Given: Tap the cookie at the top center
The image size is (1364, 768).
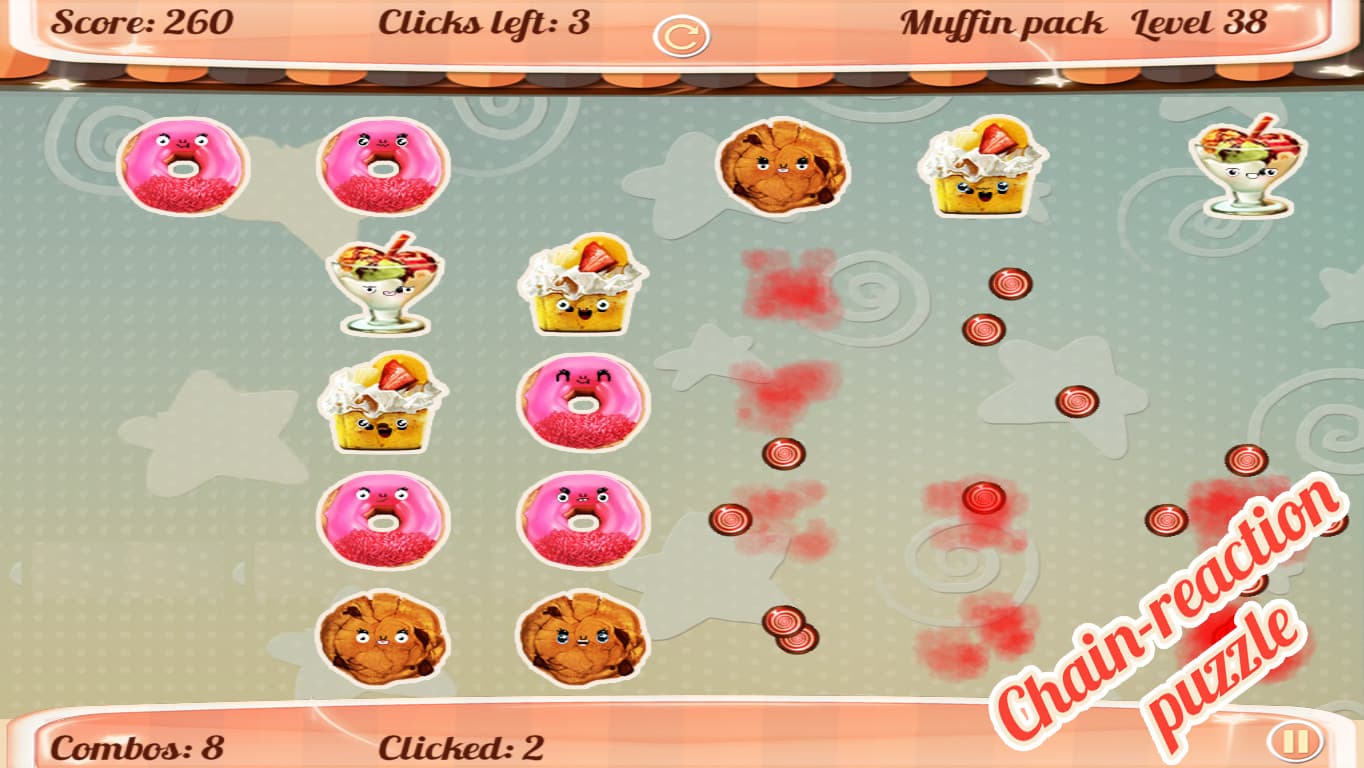Looking at the screenshot, I should tap(785, 170).
